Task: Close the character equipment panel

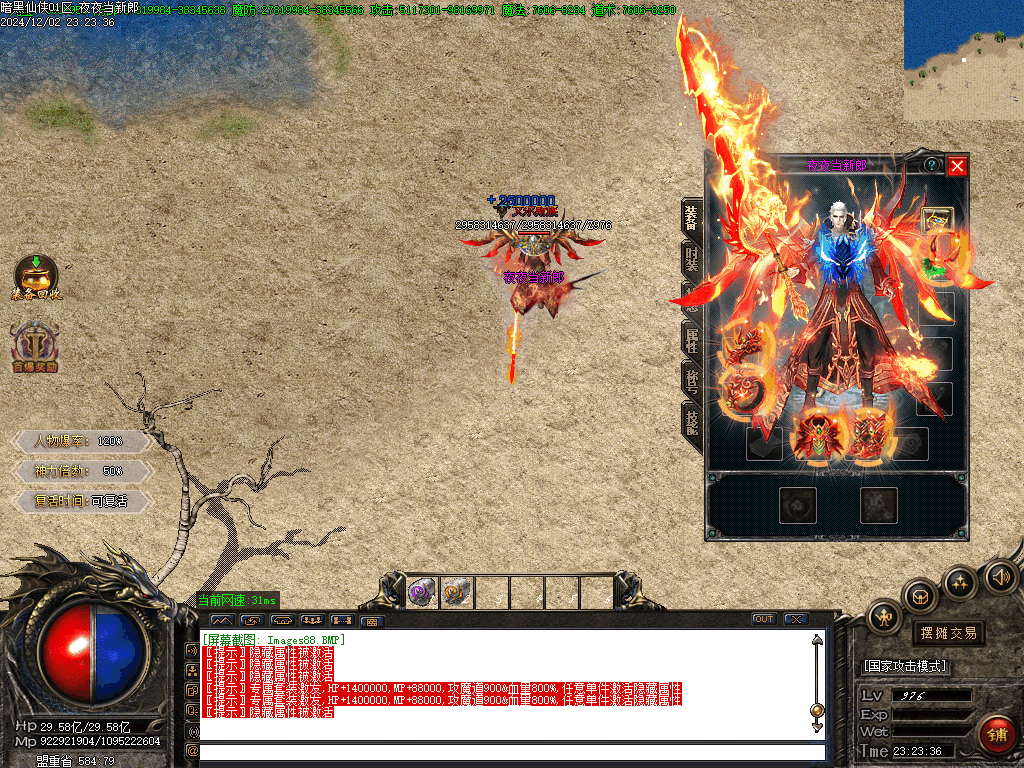Action: 957,166
